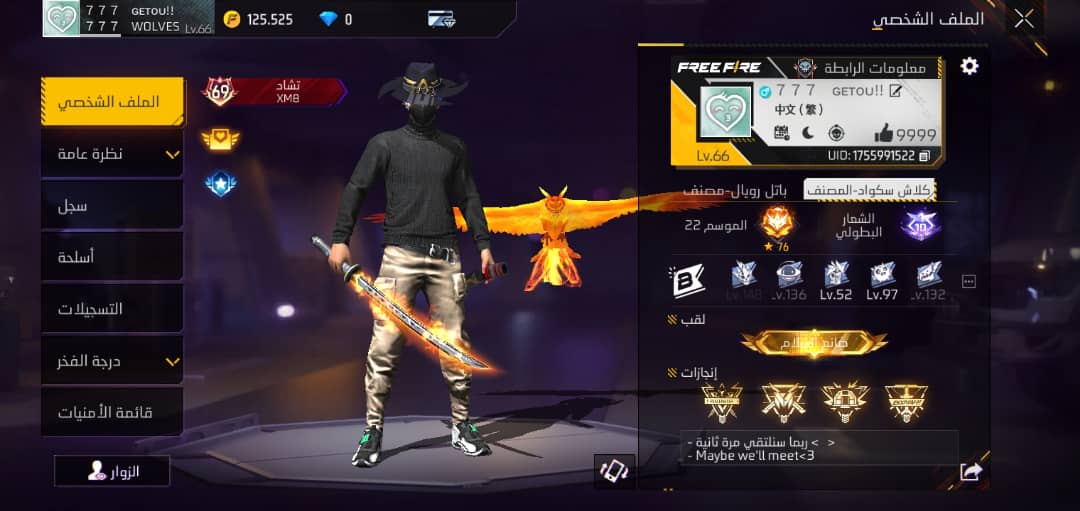Image resolution: width=1080 pixels, height=511 pixels.
Task: Open the أسلحة section
Action: pyautogui.click(x=112, y=257)
